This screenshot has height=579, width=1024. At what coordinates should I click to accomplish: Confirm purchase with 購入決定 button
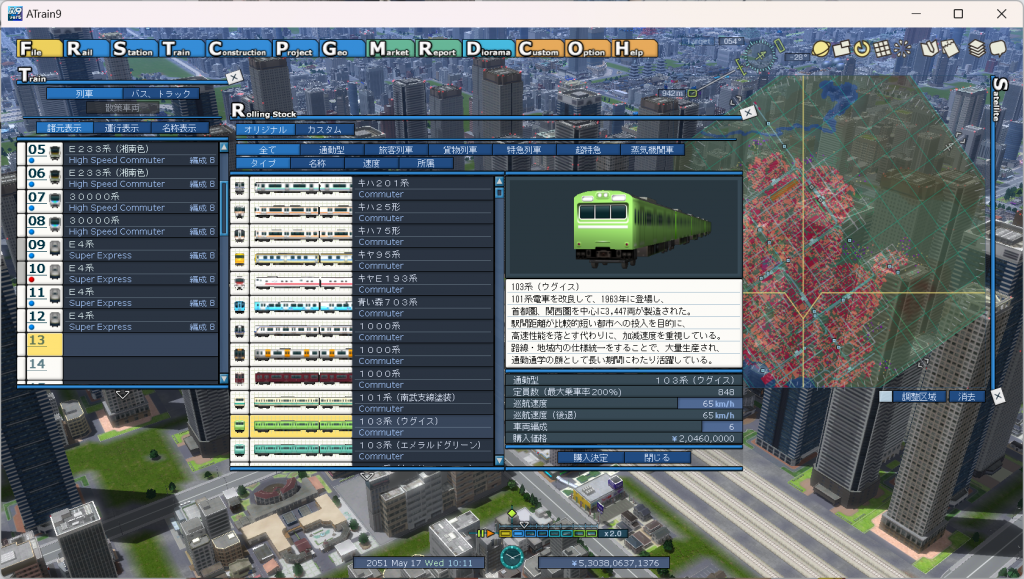pyautogui.click(x=583, y=457)
